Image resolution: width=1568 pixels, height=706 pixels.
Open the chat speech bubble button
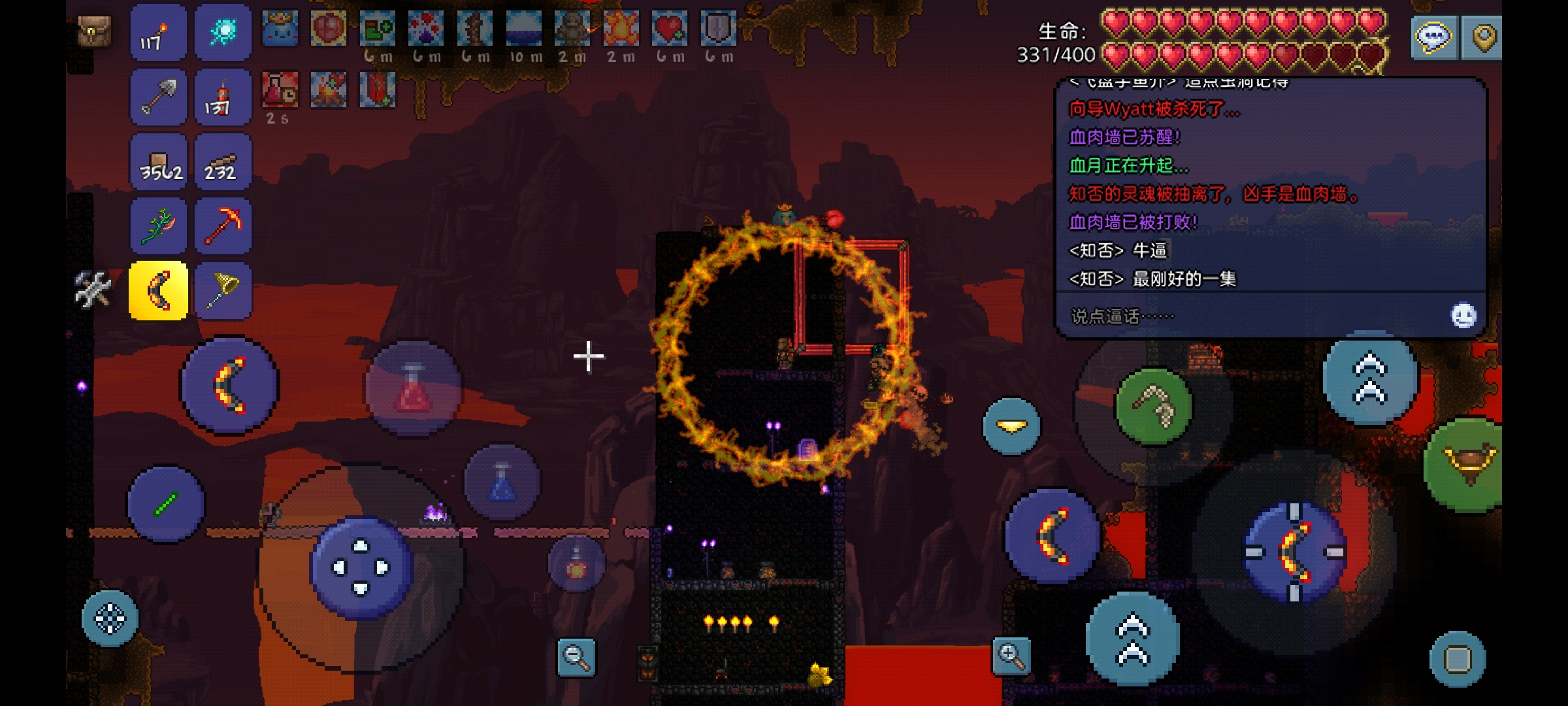tap(1433, 37)
